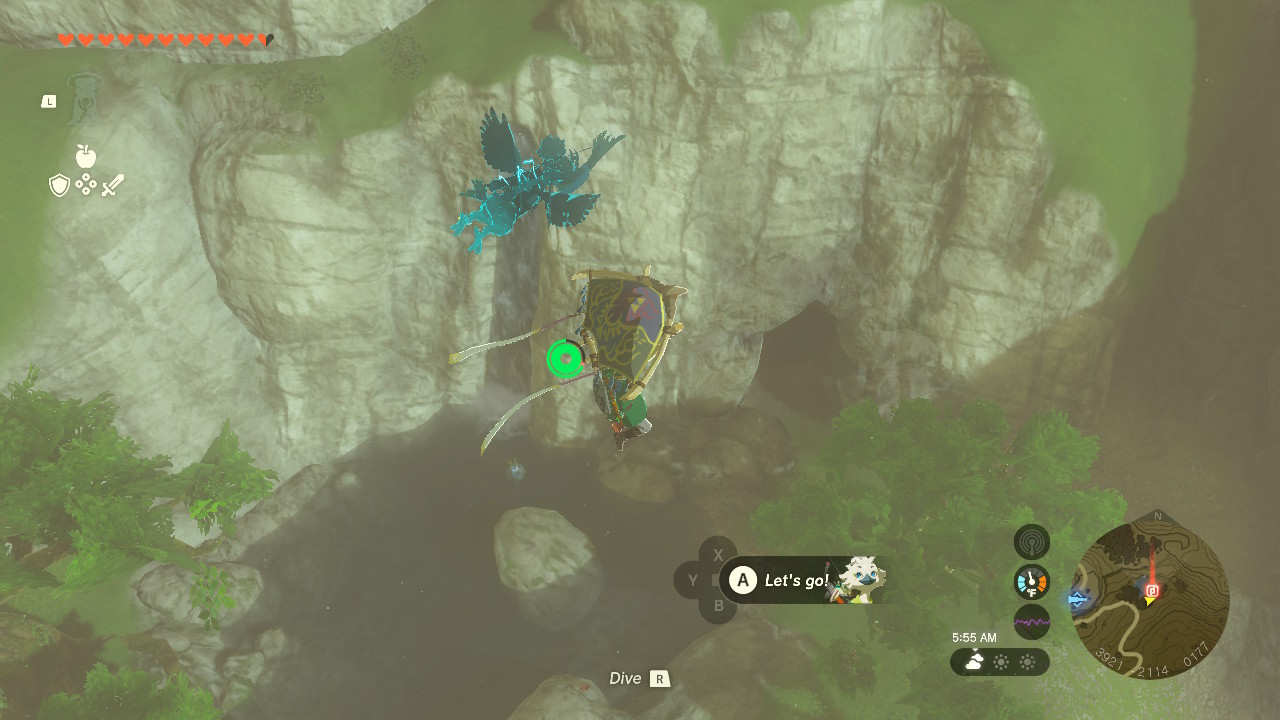The height and width of the screenshot is (720, 1280).
Task: Click the apple food icon
Action: point(85,155)
